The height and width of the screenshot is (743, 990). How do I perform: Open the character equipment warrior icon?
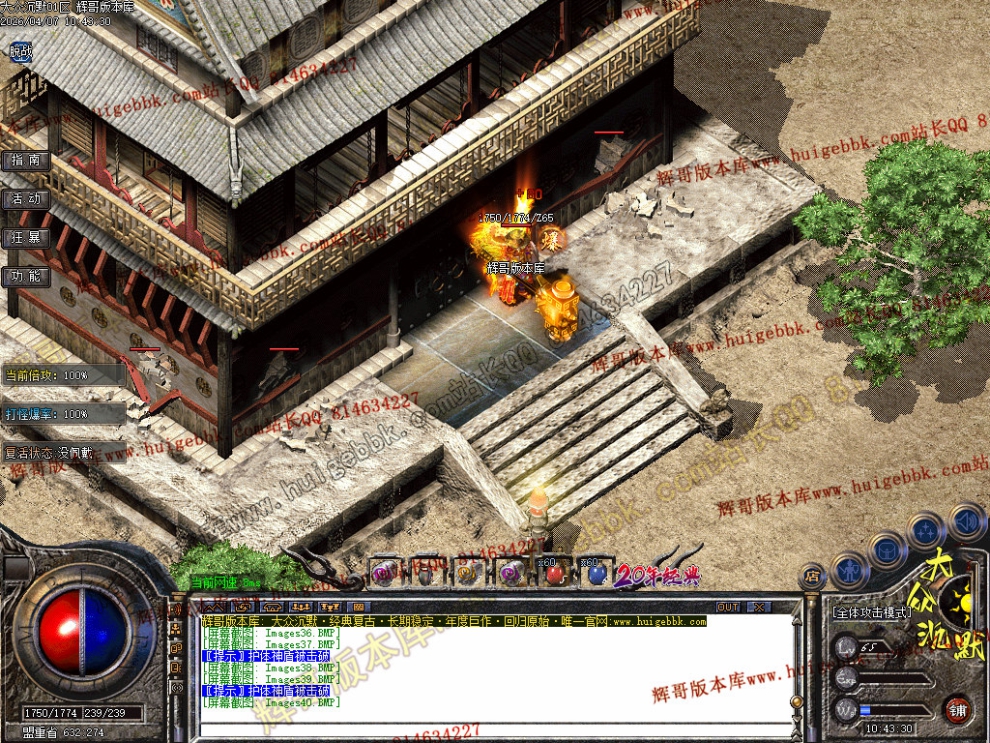[x=850, y=571]
